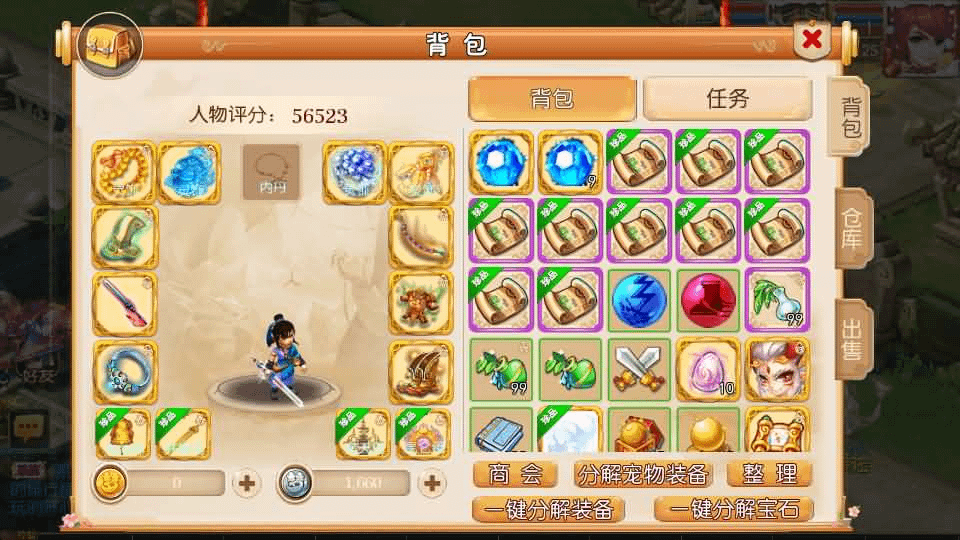Choose 一键分解装备
960x540 pixels.
[x=547, y=508]
